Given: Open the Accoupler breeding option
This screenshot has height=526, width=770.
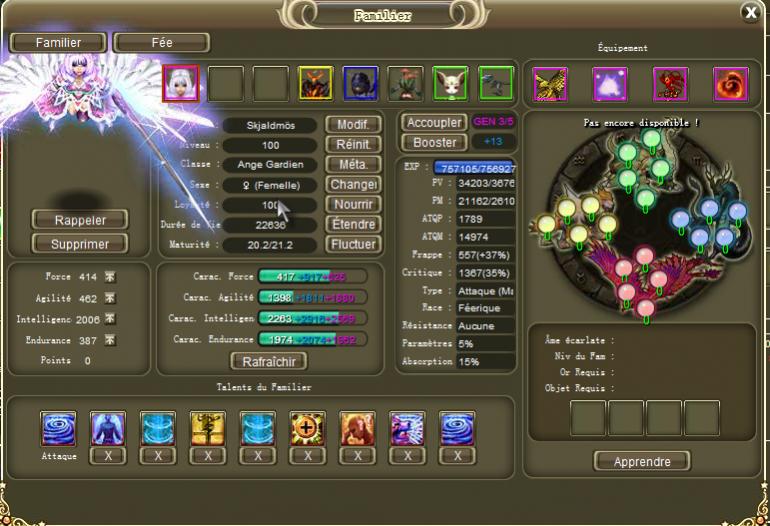Looking at the screenshot, I should tap(434, 123).
